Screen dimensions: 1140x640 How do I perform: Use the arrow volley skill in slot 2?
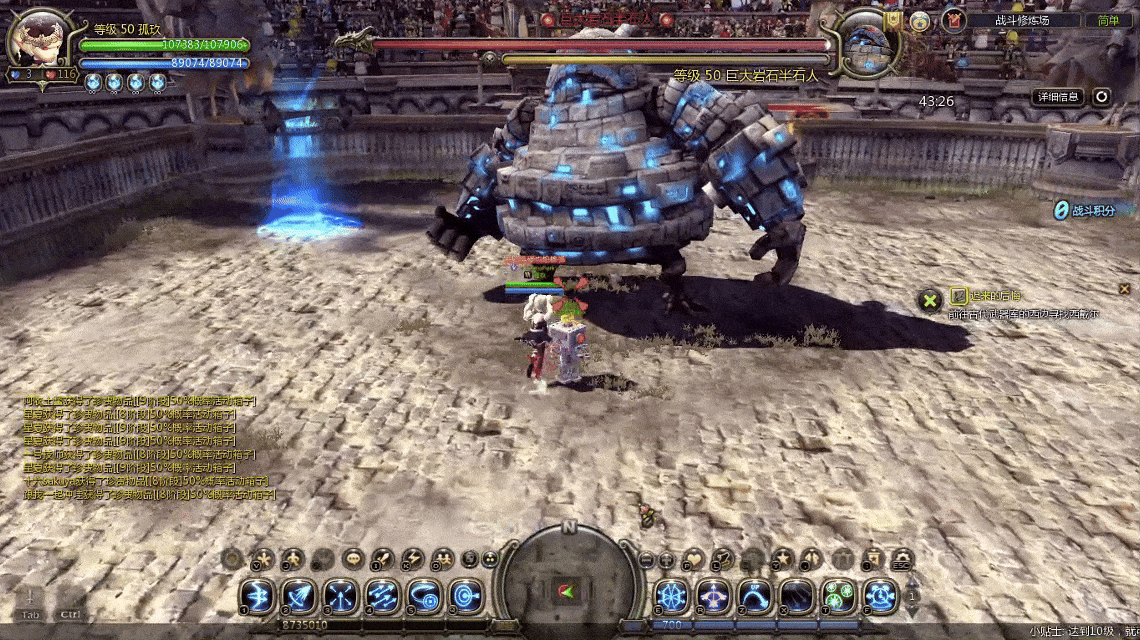(x=298, y=596)
